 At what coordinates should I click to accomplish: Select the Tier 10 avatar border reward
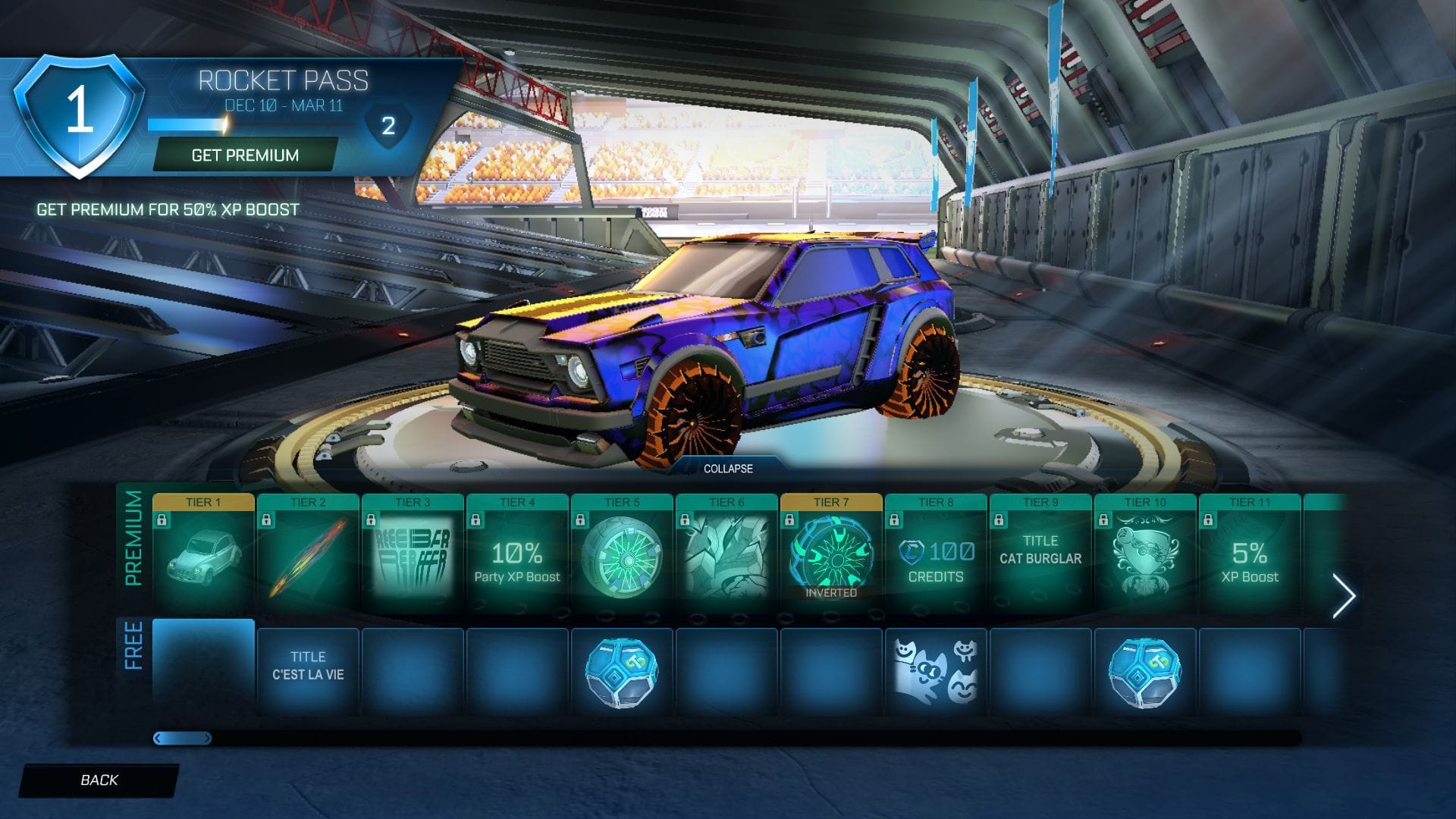click(x=1144, y=554)
